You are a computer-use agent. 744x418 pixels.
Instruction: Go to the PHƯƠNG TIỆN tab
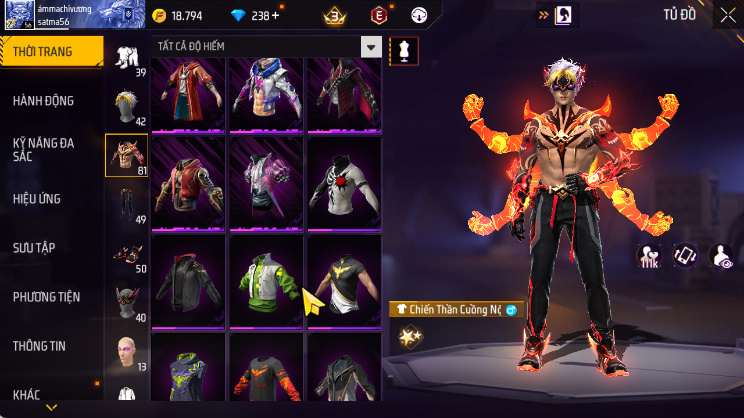pos(46,297)
